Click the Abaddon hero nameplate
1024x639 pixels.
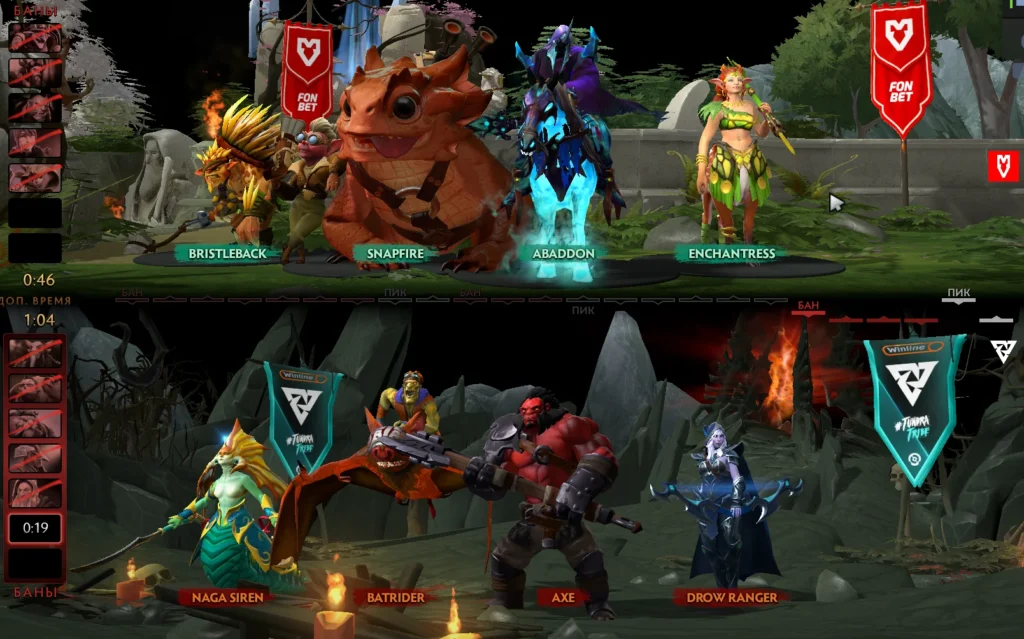coord(563,254)
